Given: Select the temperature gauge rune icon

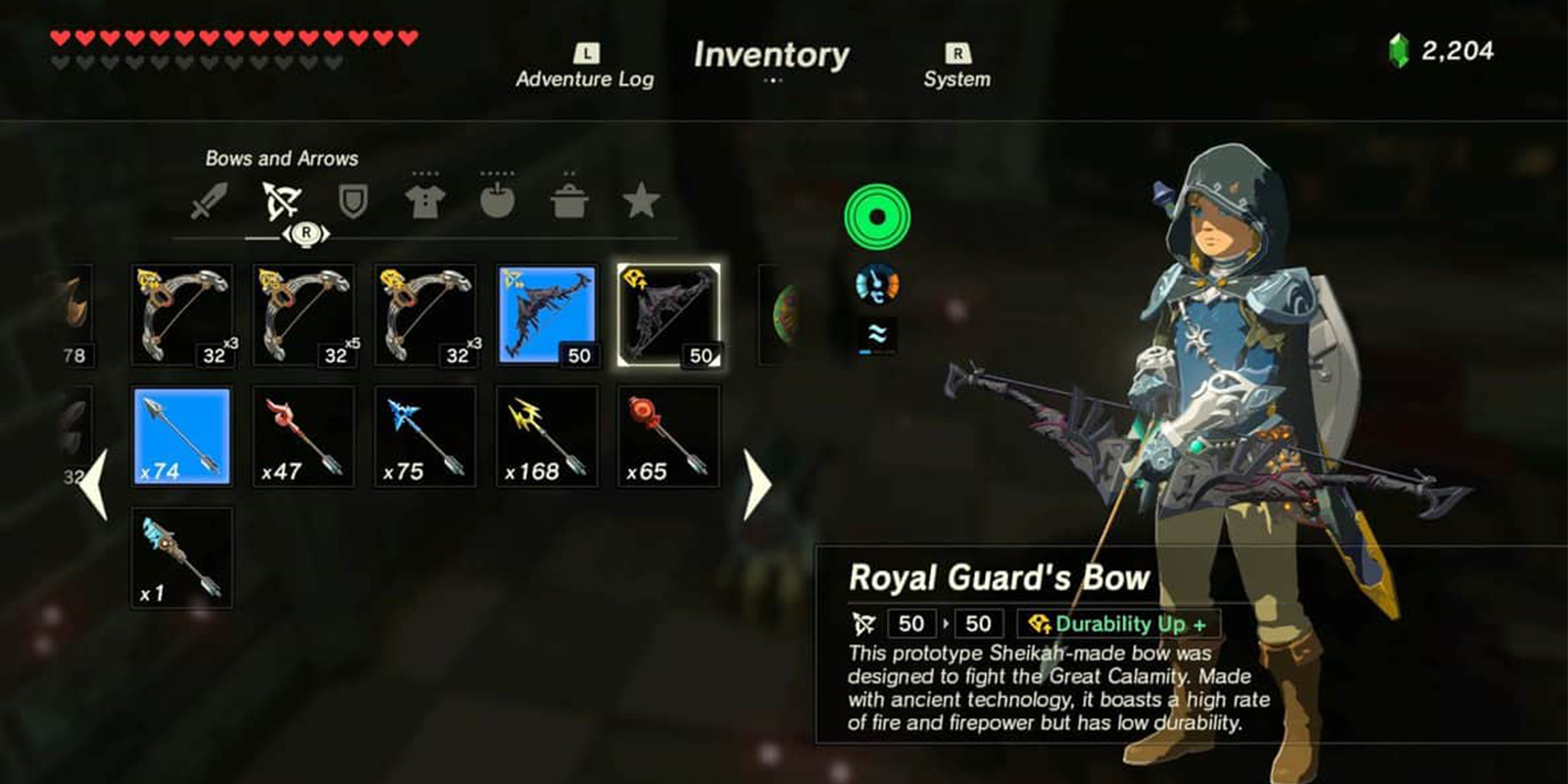Looking at the screenshot, I should (x=877, y=284).
